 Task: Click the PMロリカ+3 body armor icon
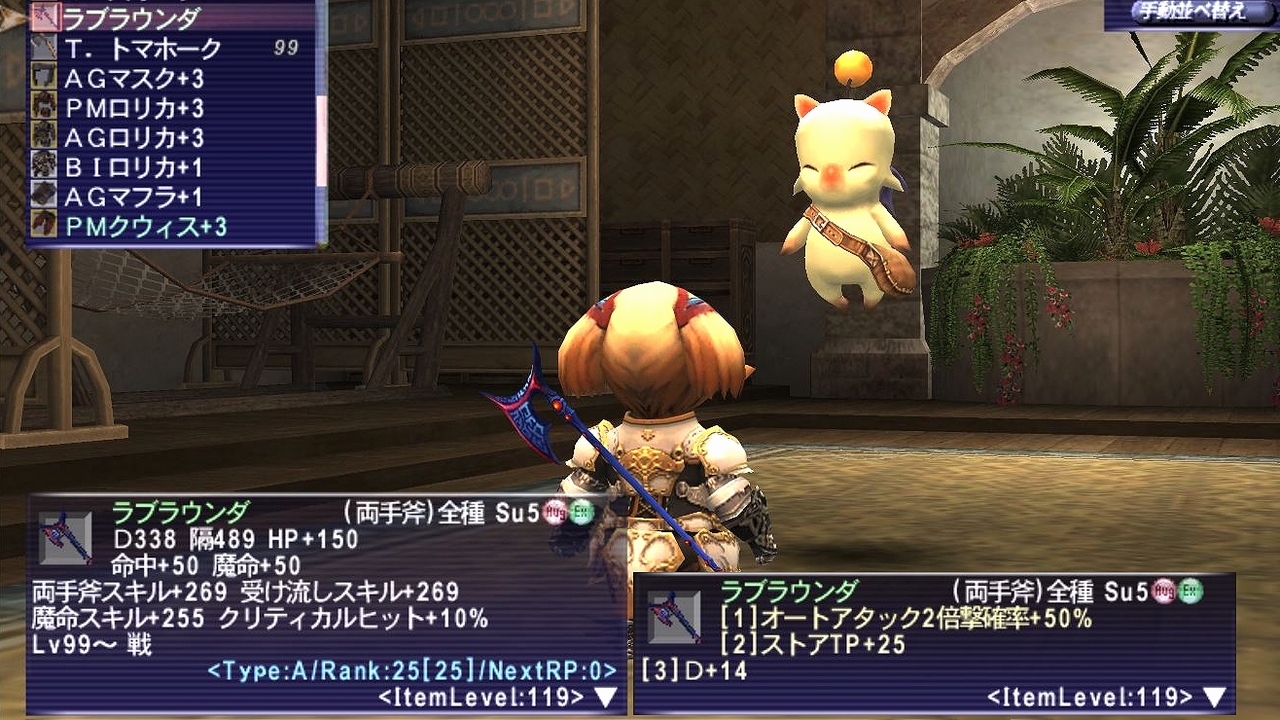(x=45, y=107)
